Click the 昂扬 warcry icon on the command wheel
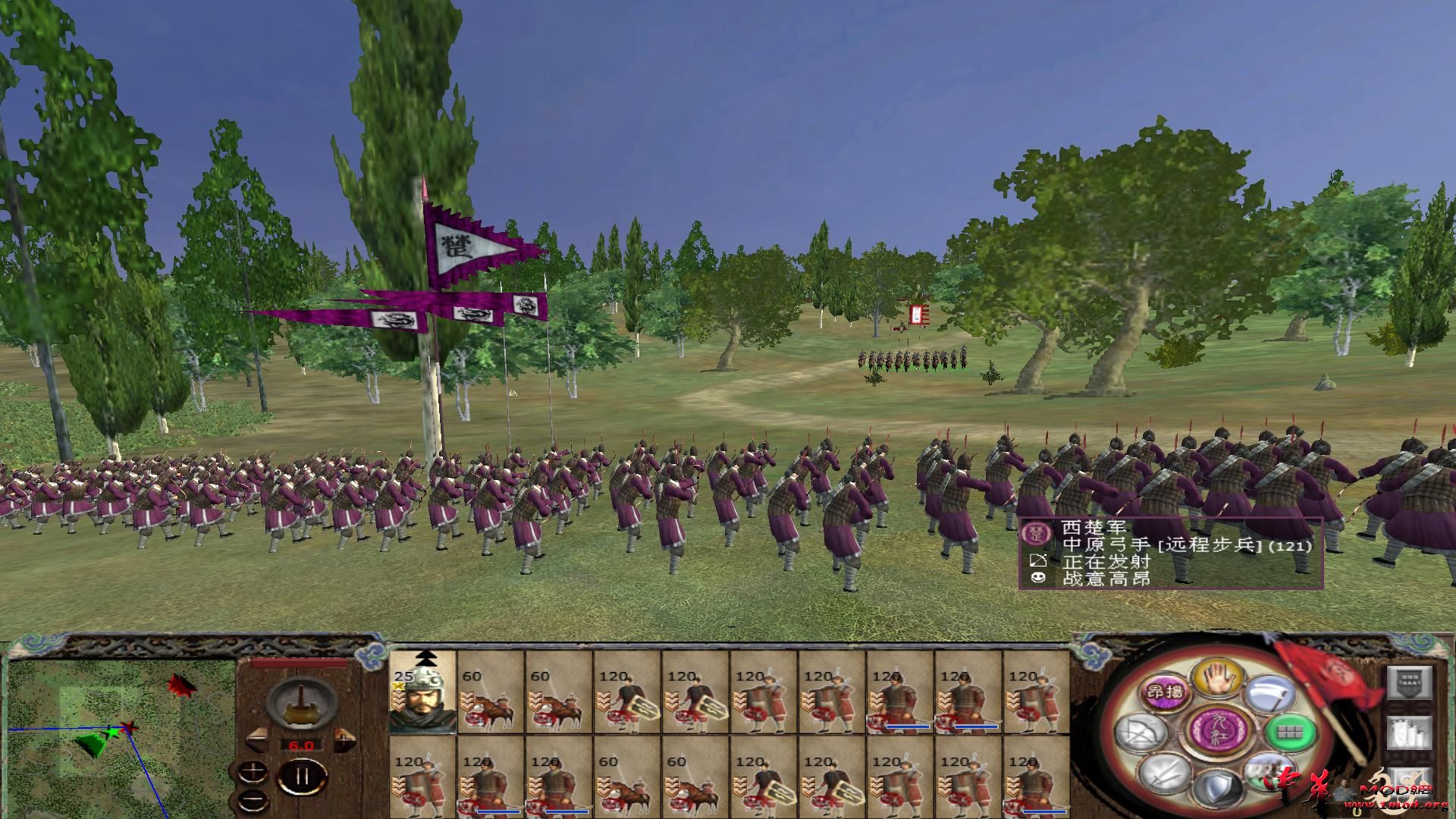 point(1166,692)
